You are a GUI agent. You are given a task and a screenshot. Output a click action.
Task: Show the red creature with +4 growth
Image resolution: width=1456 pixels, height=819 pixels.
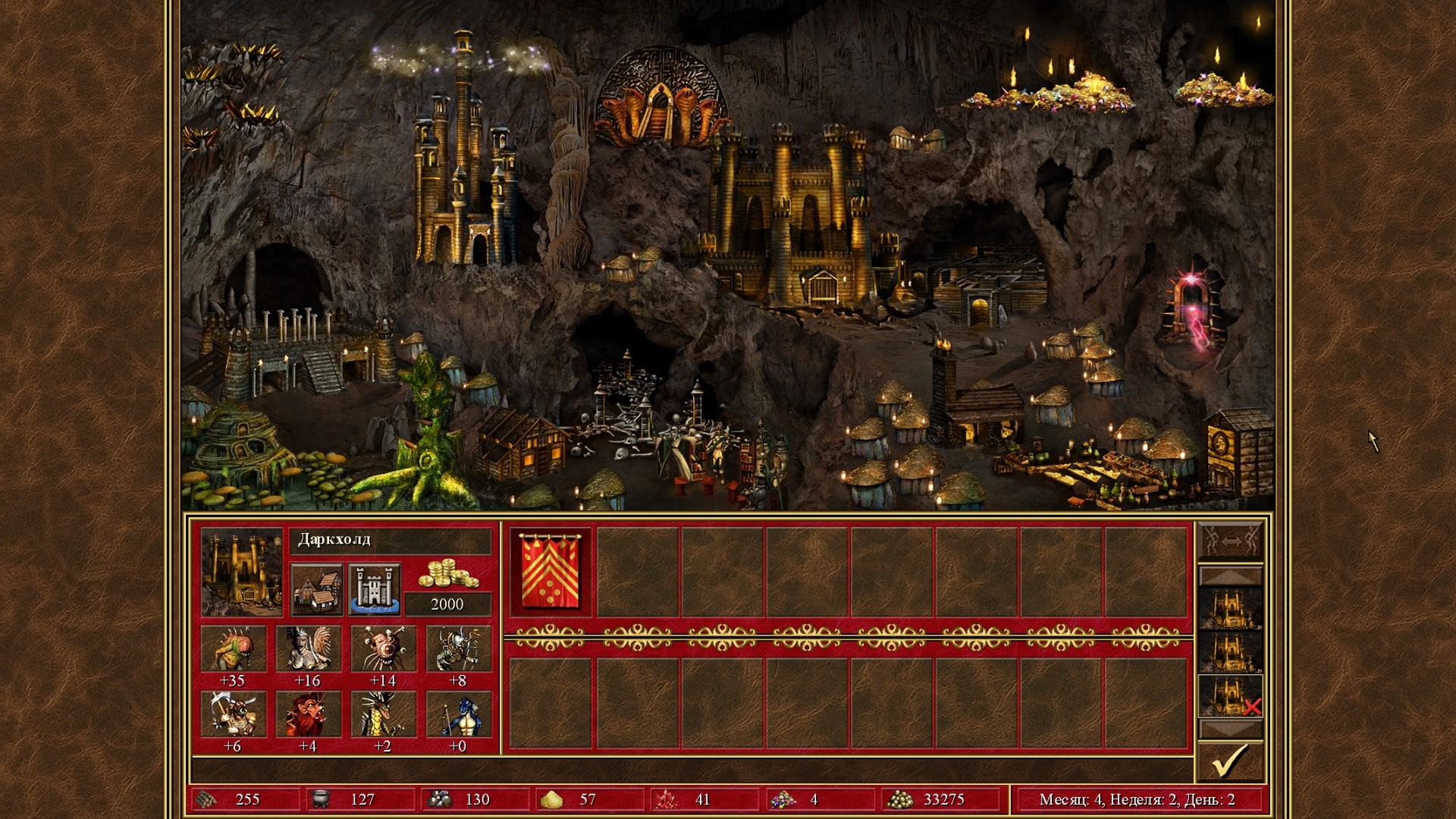(309, 714)
